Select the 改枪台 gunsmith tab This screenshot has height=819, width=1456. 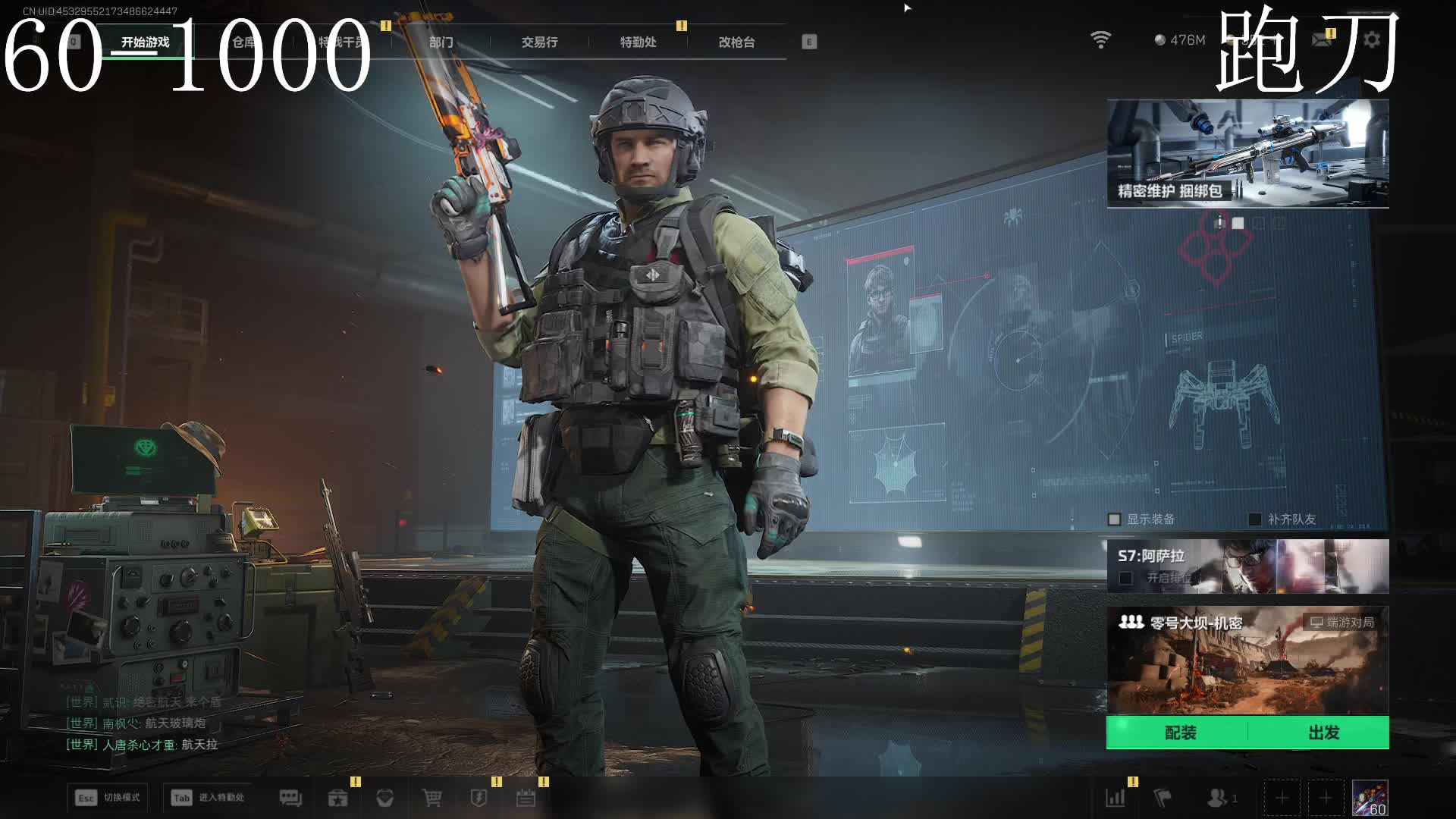click(736, 42)
